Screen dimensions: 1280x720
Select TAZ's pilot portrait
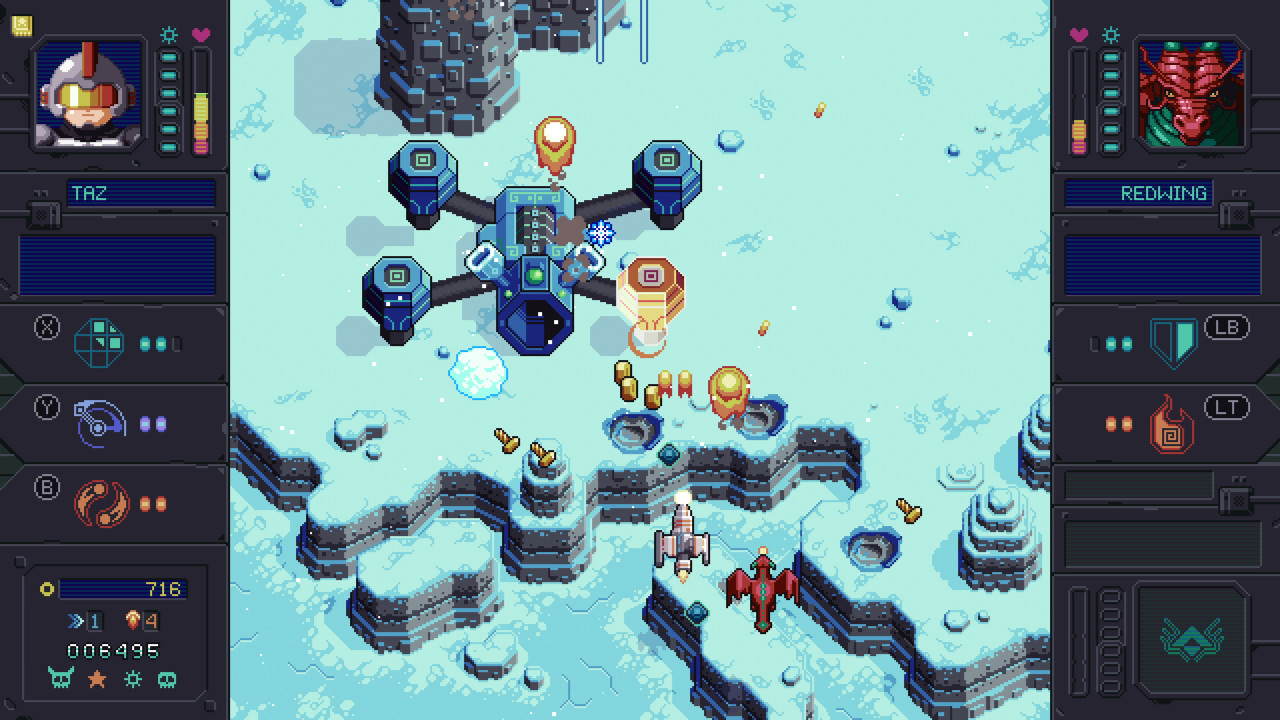[x=86, y=95]
